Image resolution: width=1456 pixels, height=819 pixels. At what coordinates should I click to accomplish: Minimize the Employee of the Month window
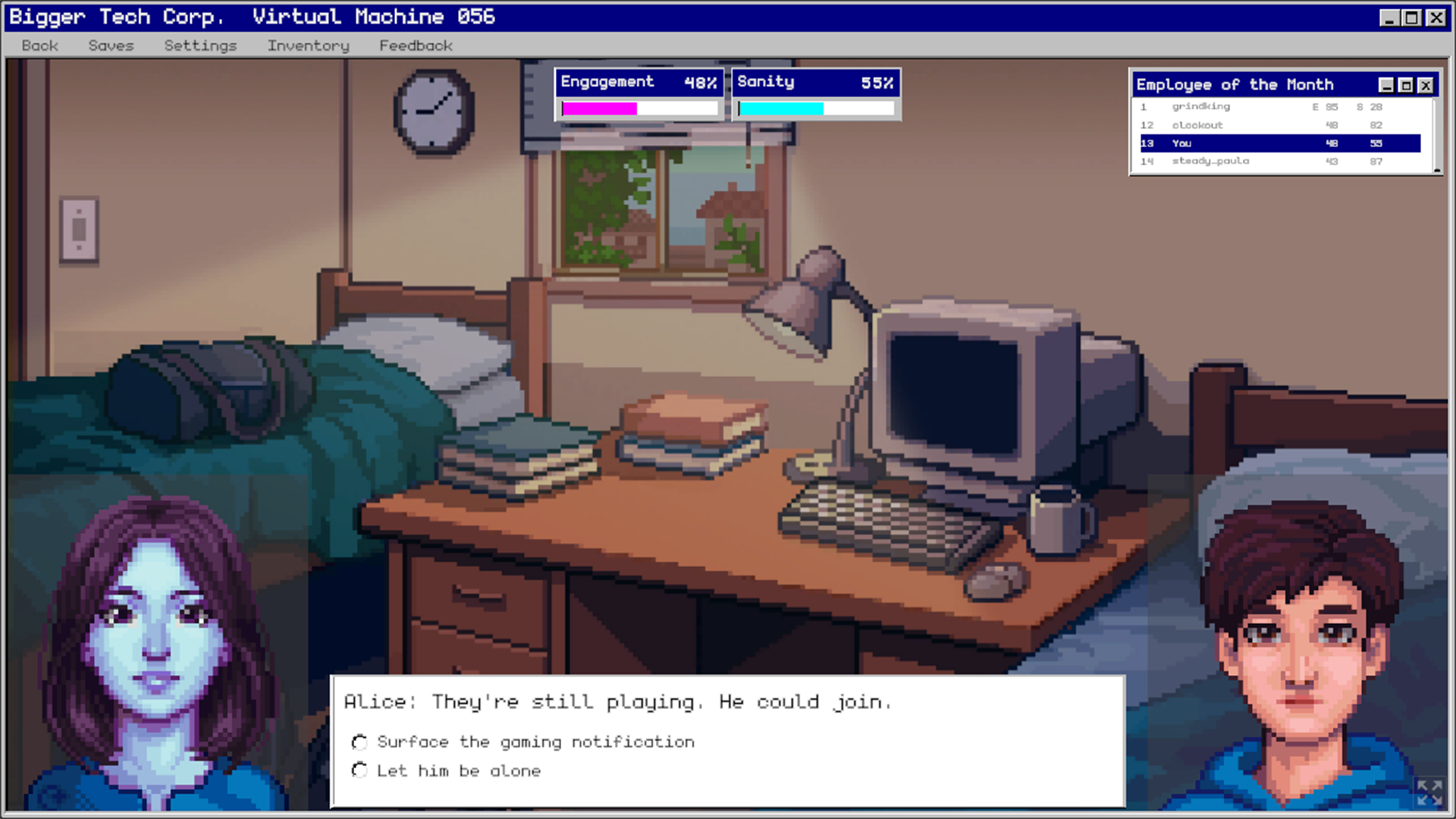(x=1385, y=84)
